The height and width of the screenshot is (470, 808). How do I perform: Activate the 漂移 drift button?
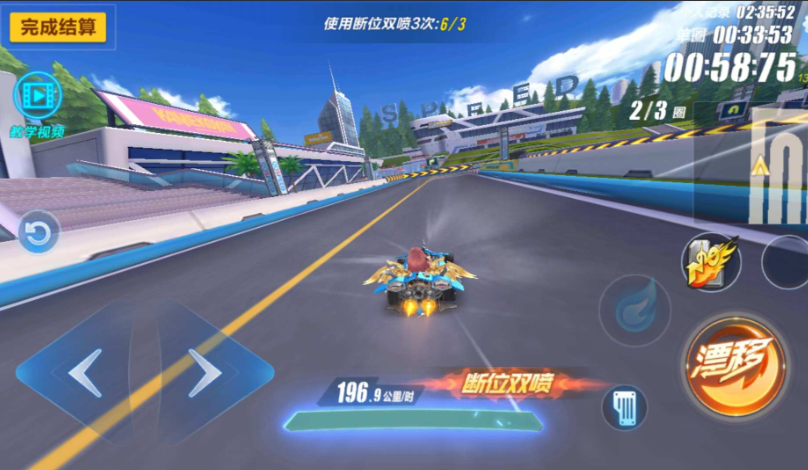click(x=735, y=365)
